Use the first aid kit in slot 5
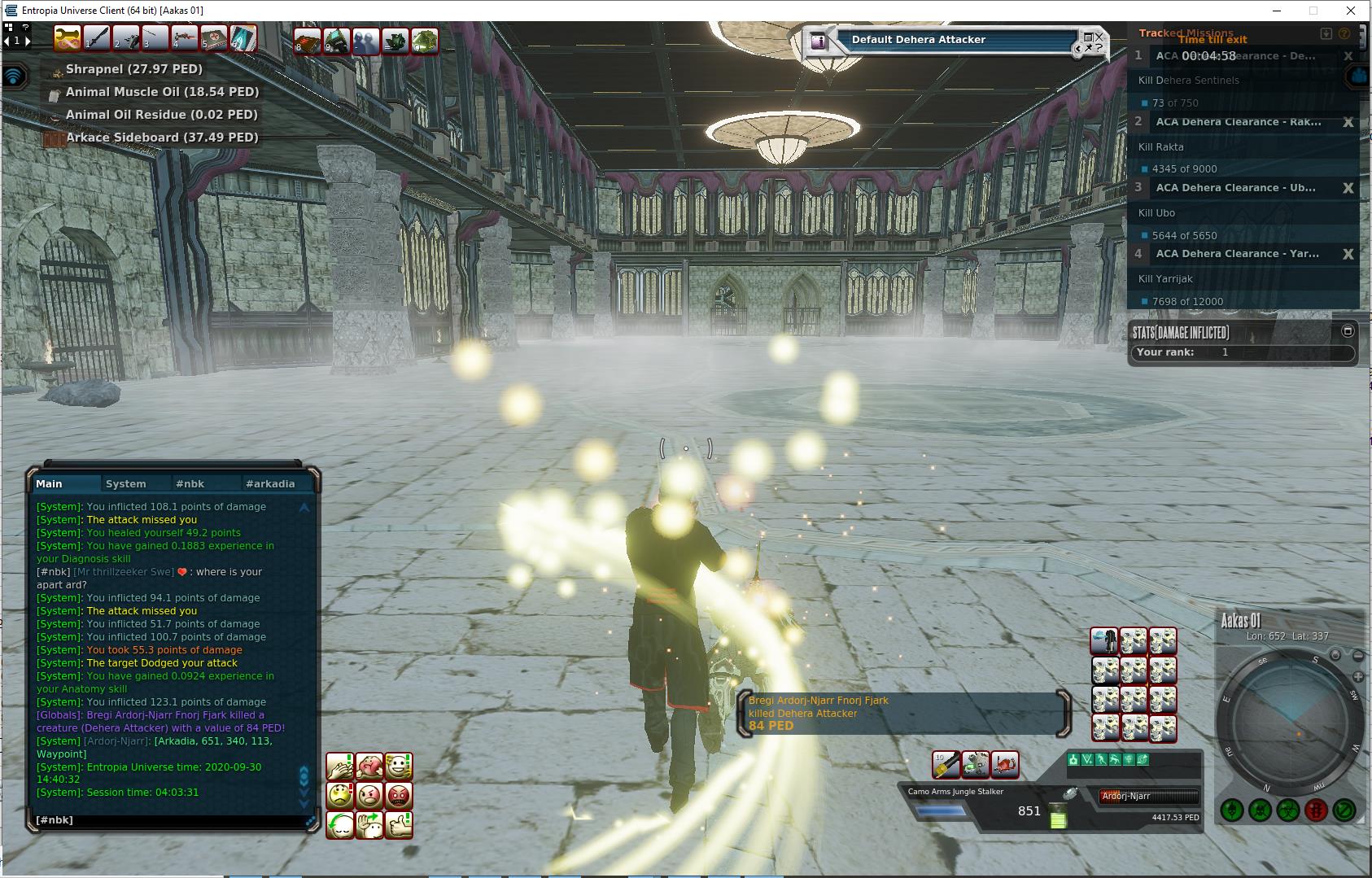1372x878 pixels. pyautogui.click(x=213, y=38)
